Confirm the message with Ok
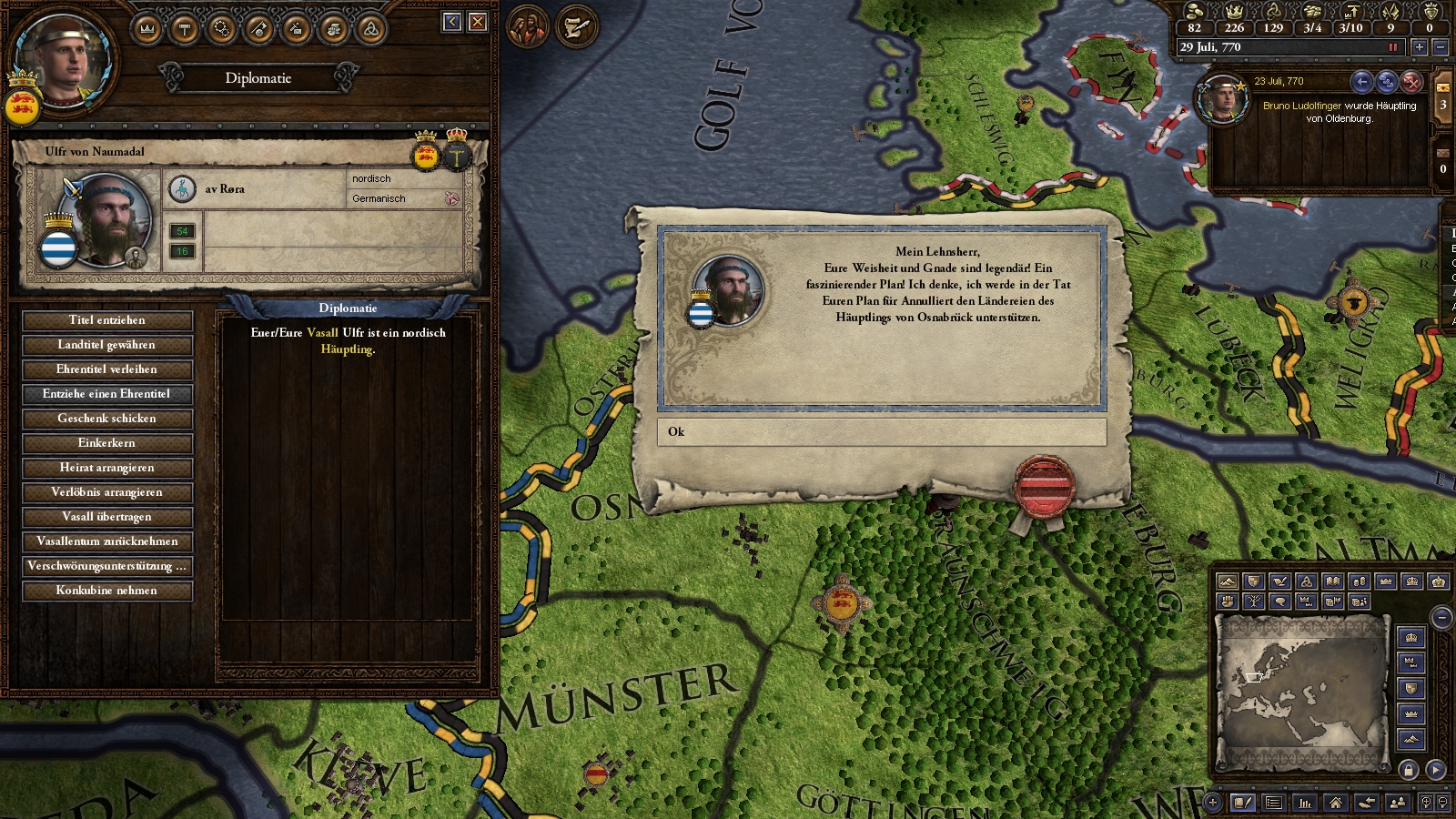1456x819 pixels. [x=881, y=432]
